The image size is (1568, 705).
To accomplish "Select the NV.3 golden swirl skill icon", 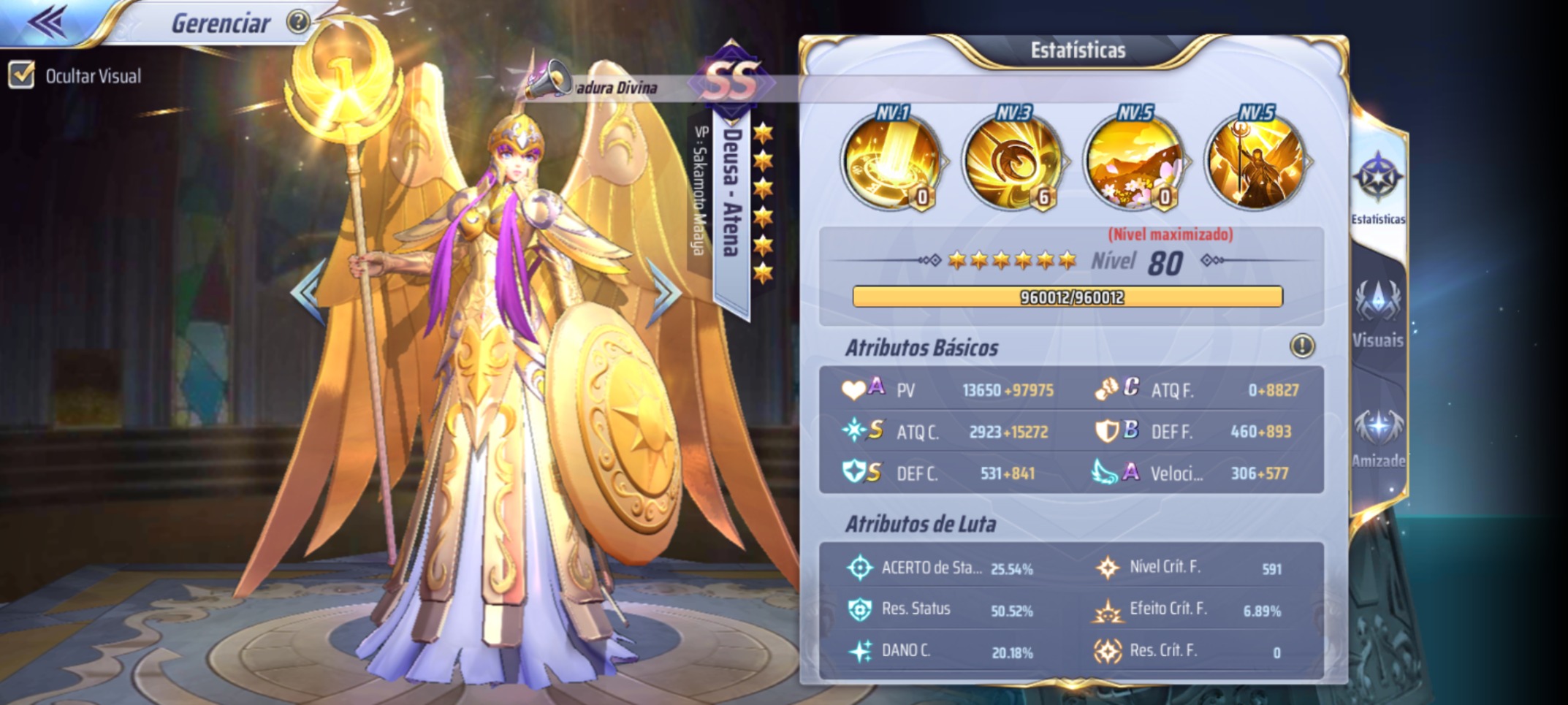I will pyautogui.click(x=1014, y=162).
